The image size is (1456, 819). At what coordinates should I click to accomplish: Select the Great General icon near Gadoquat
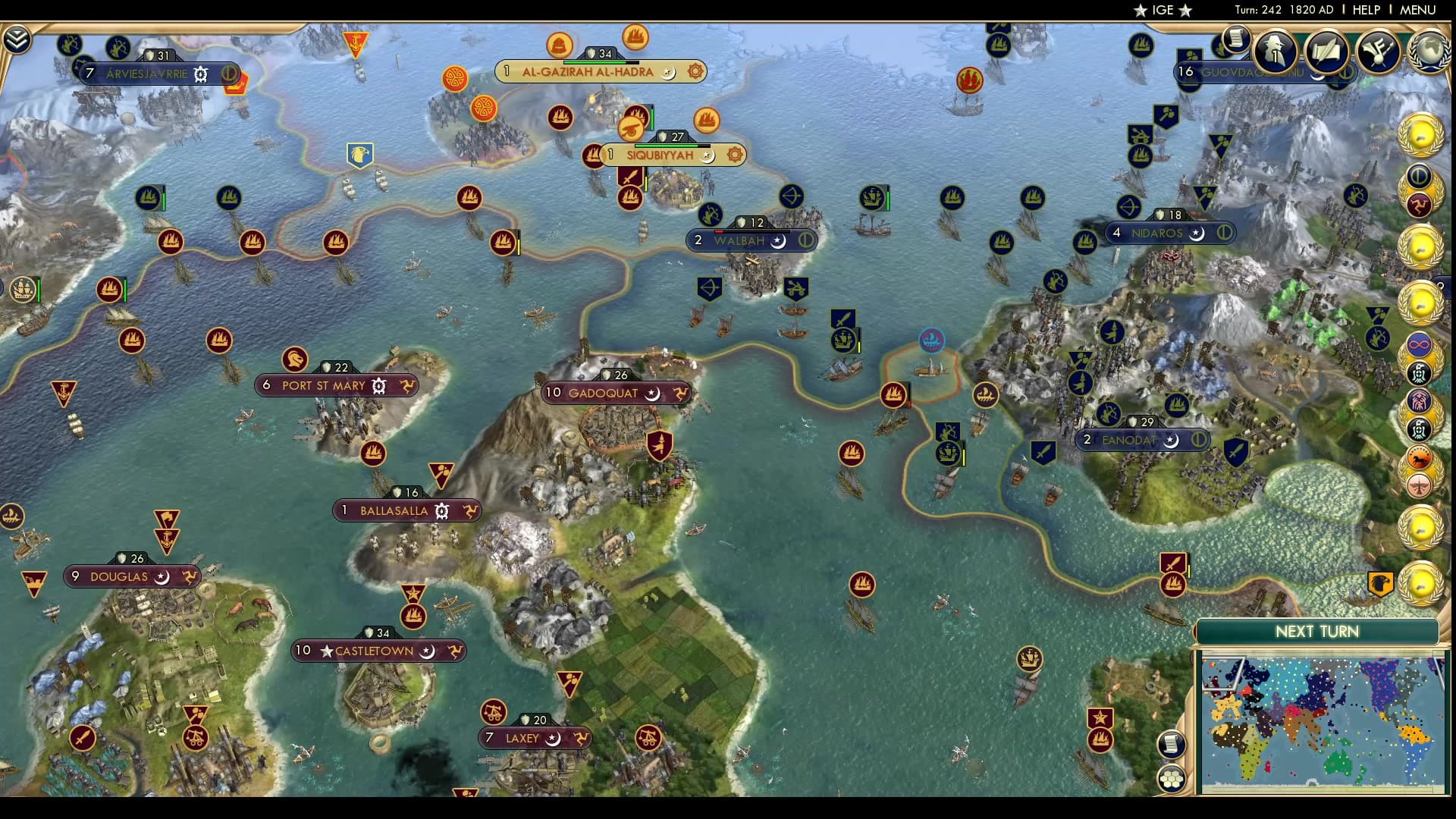pos(661,444)
